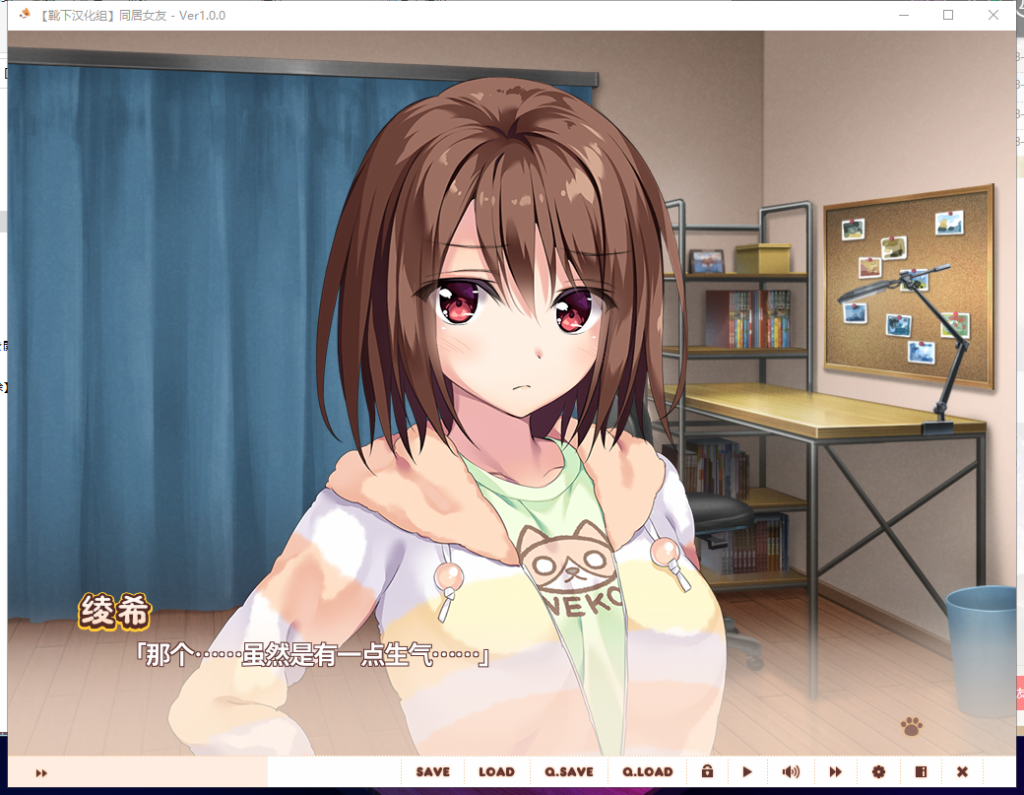Start auto-play with the play triangle

point(747,772)
